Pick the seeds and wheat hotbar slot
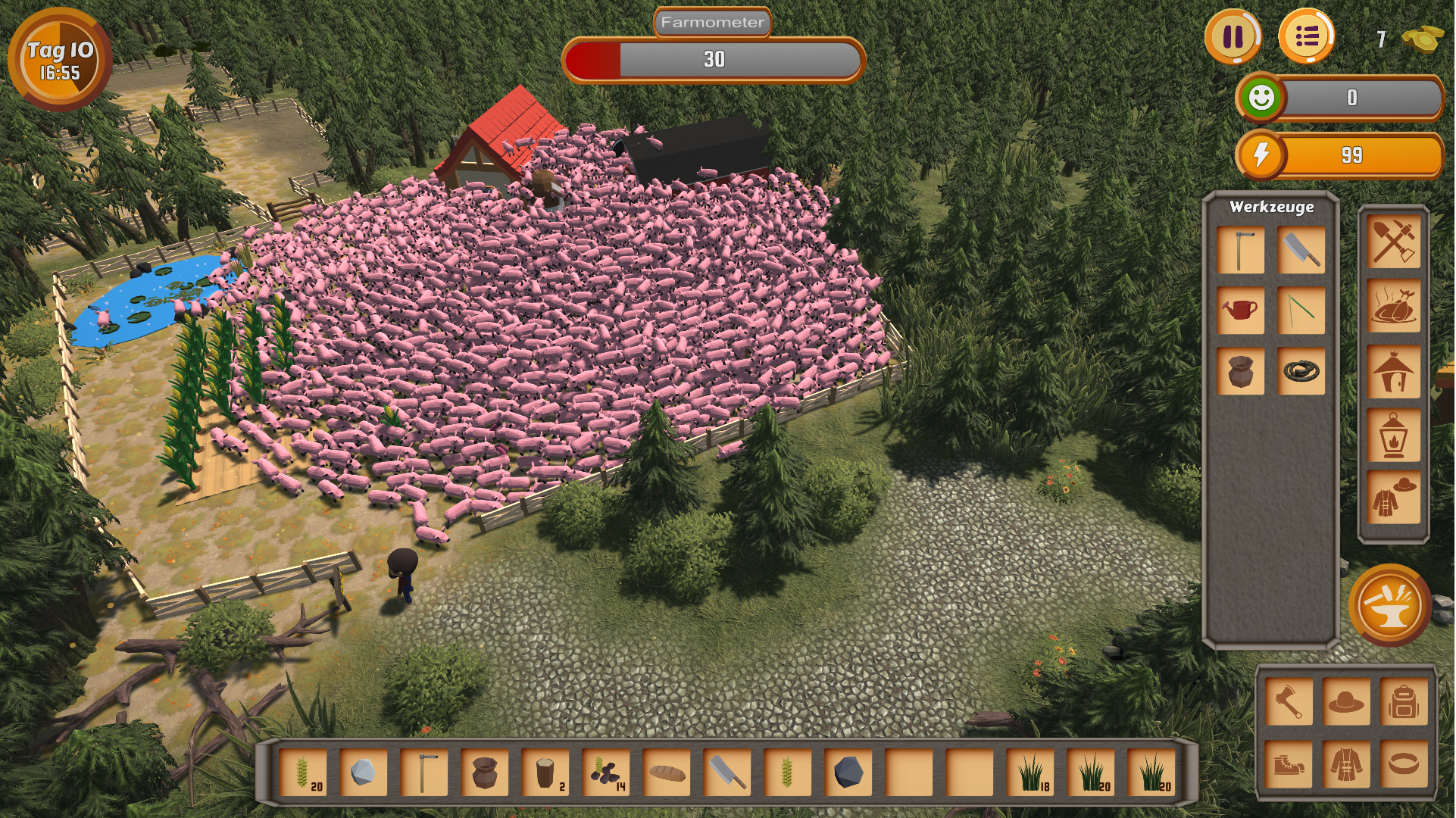This screenshot has height=818, width=1456. (x=606, y=773)
